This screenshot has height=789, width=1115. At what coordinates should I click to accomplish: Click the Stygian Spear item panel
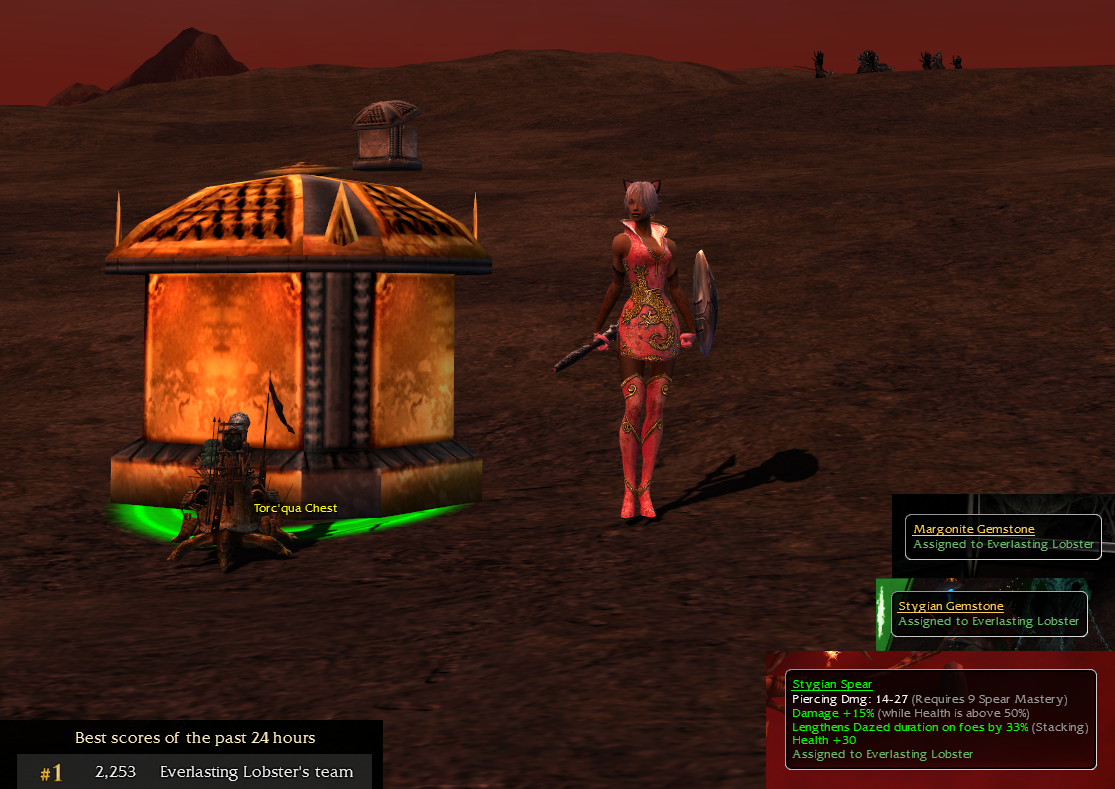[x=940, y=719]
